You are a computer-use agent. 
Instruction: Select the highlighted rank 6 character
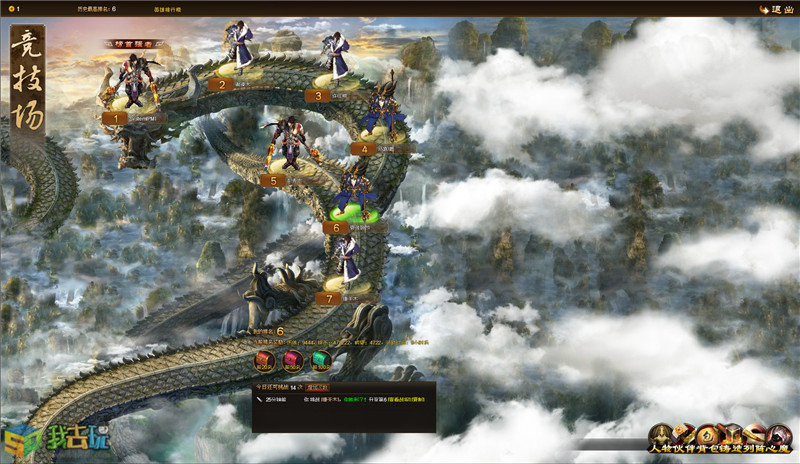tap(353, 190)
